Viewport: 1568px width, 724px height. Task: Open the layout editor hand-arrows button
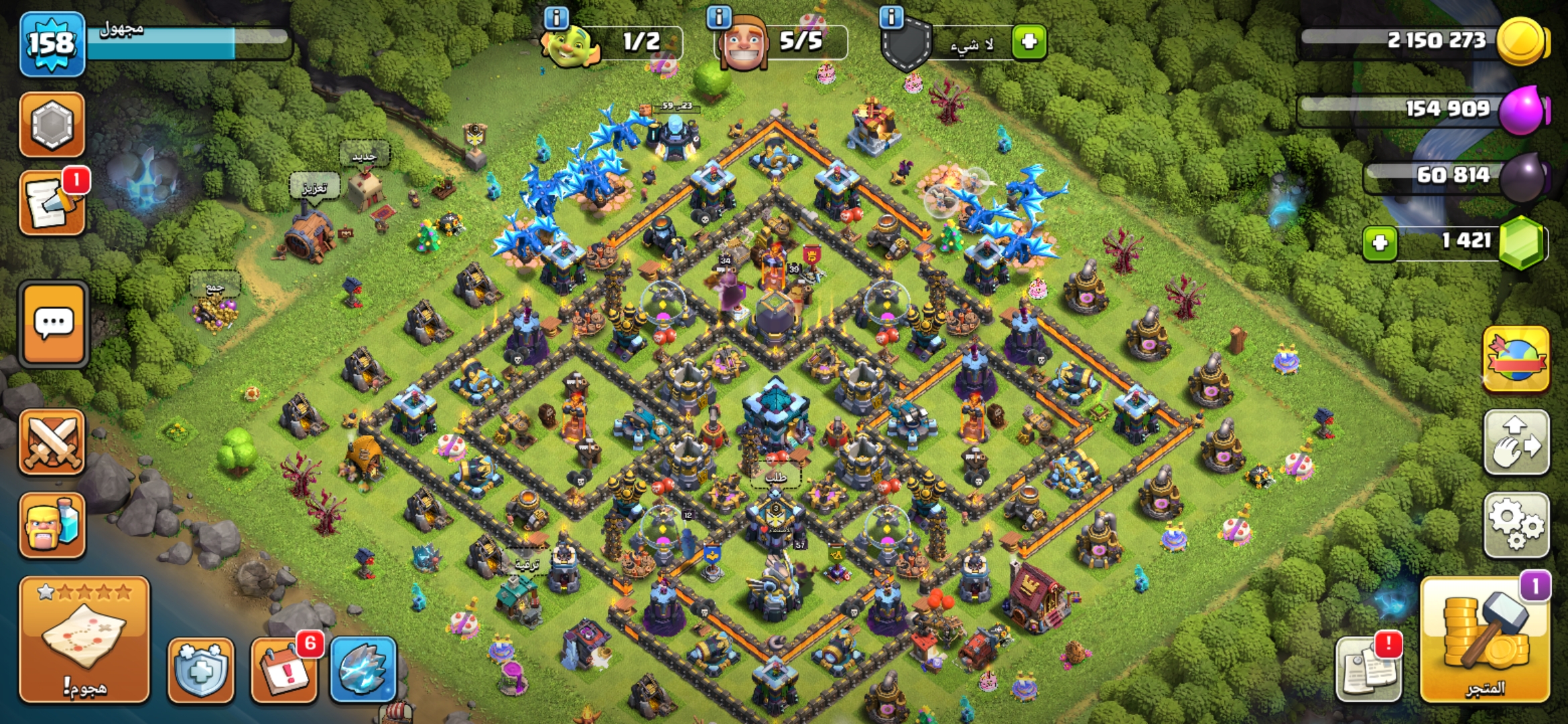[x=1516, y=442]
